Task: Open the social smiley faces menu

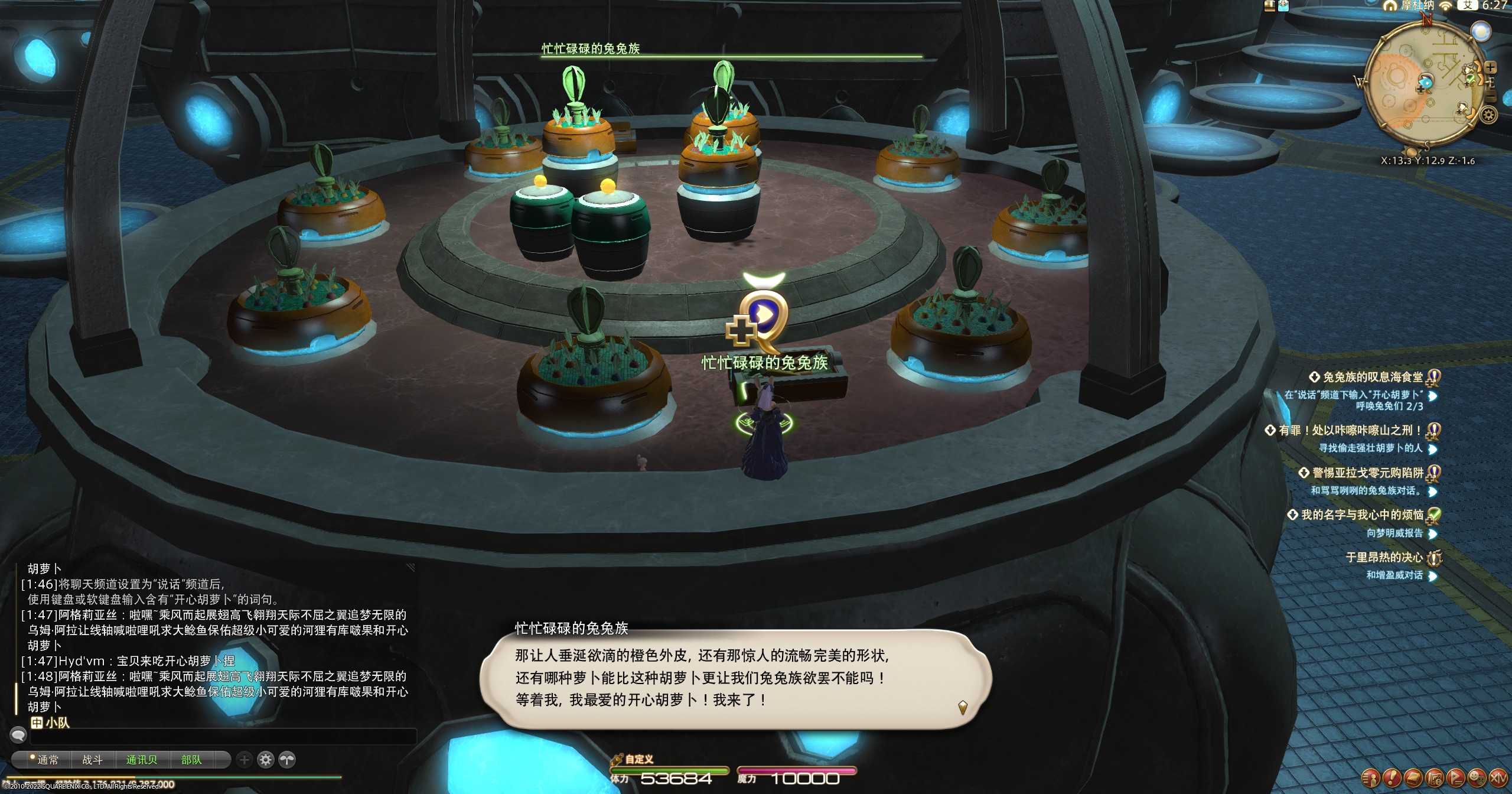Action: pos(1476,777)
